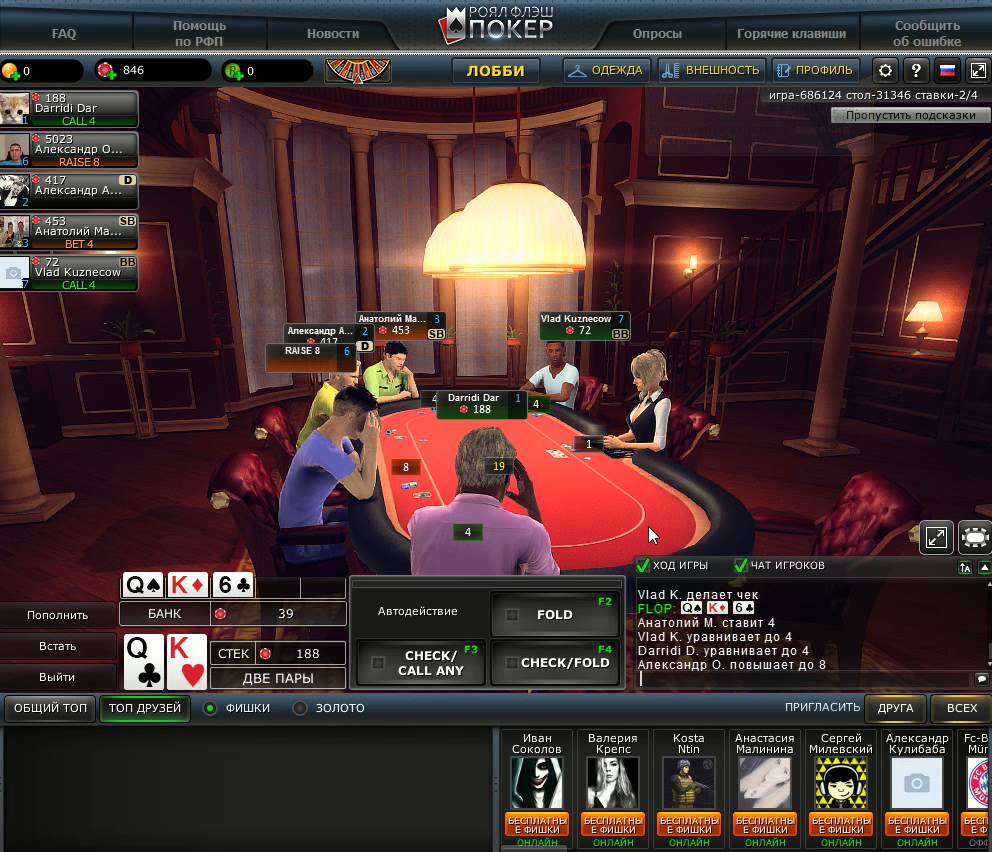The height and width of the screenshot is (852, 992).
Task: Open settings with the gear icon
Action: [885, 71]
